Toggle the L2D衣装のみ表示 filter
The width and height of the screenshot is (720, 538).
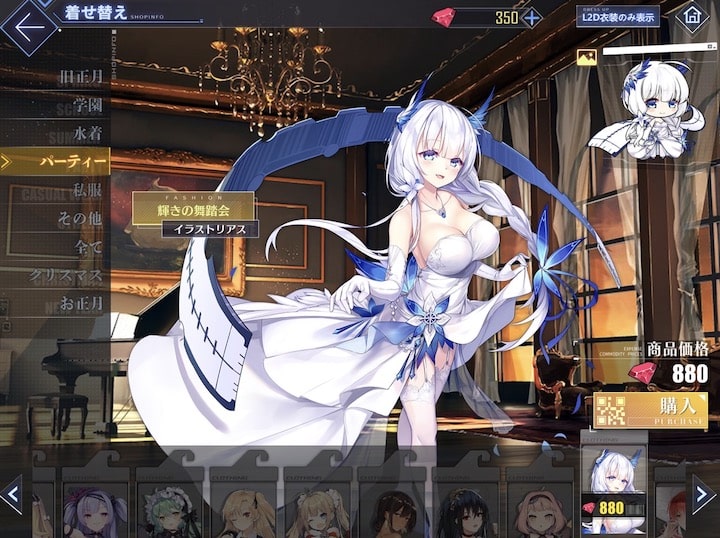617,16
